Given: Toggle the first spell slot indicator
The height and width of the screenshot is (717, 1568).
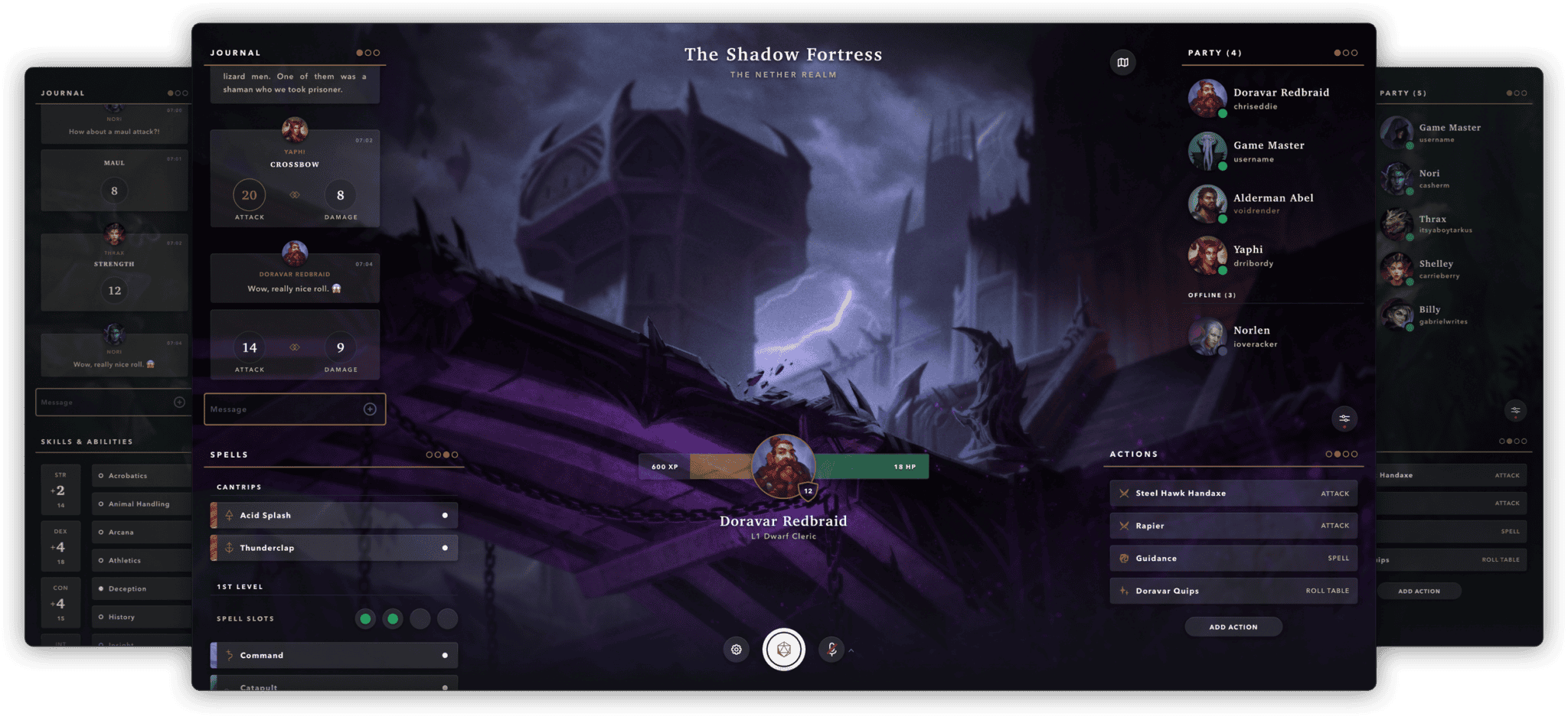Looking at the screenshot, I should point(366,618).
